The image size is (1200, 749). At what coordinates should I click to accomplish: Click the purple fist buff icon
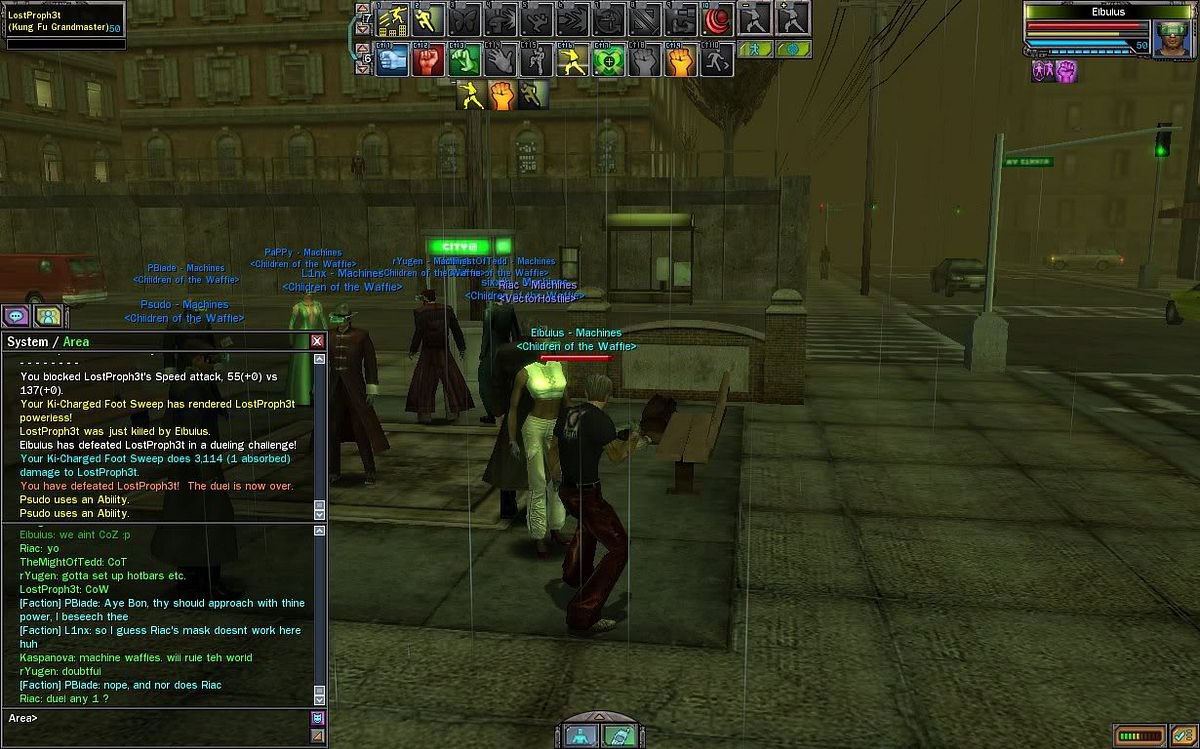(x=1066, y=71)
